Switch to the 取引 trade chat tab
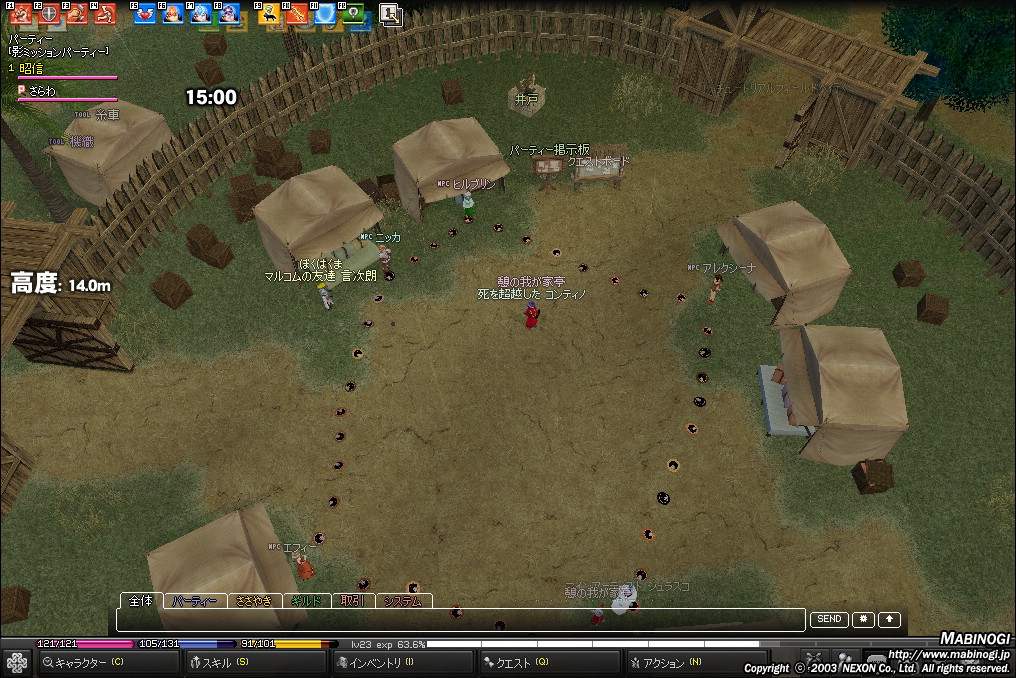1016x678 pixels. (351, 602)
